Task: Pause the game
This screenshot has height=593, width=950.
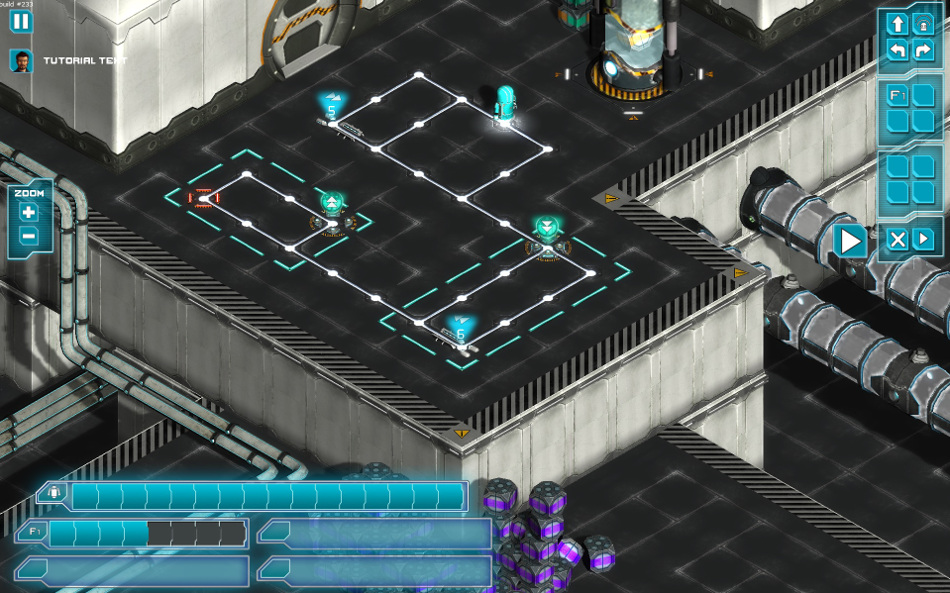Action: (x=21, y=21)
